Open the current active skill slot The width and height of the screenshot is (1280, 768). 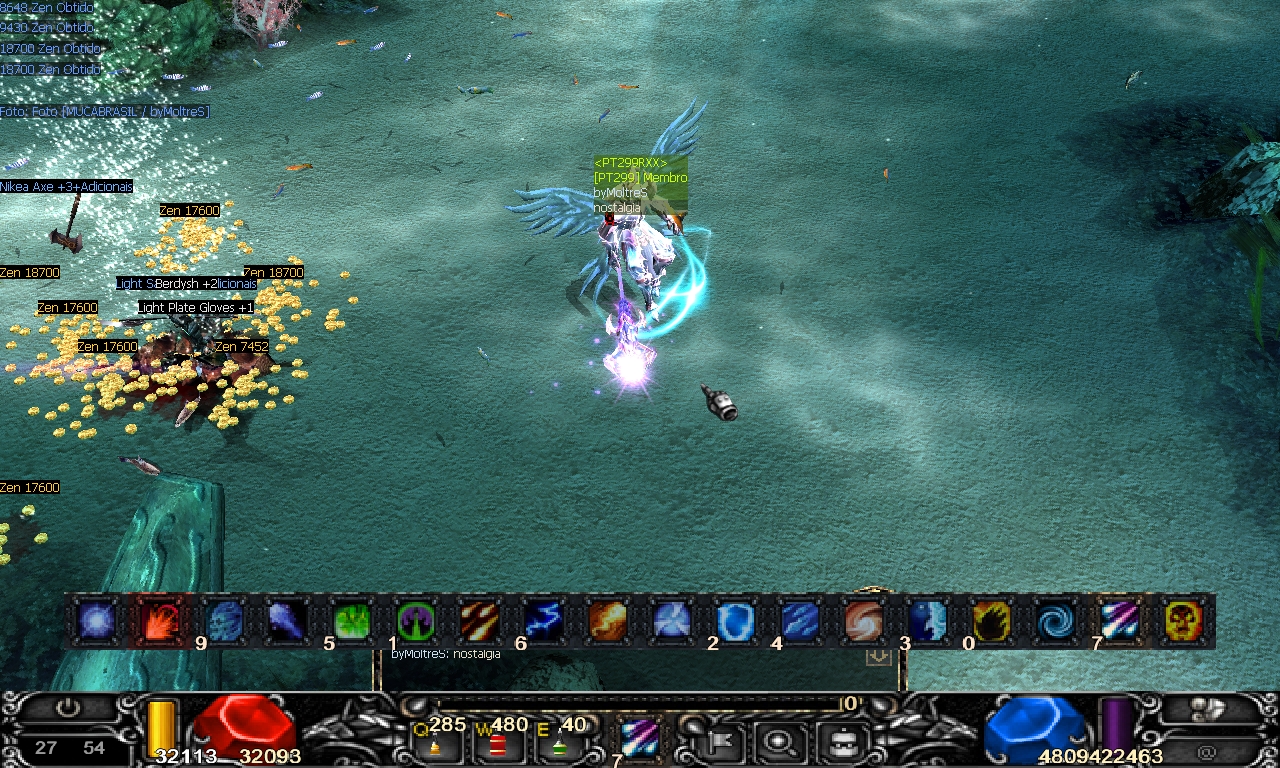point(638,739)
